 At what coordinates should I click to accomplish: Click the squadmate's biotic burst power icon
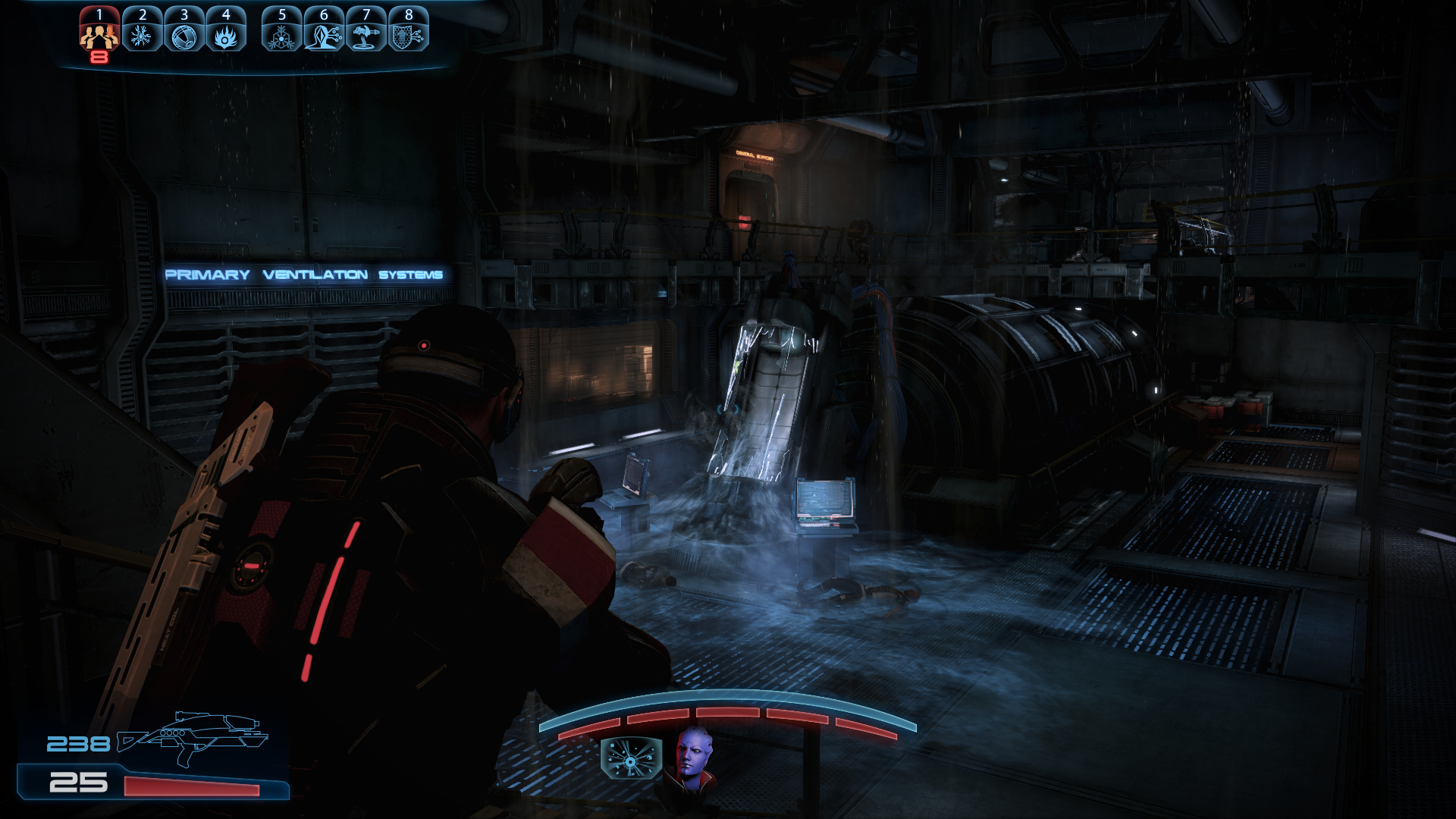pos(631,758)
